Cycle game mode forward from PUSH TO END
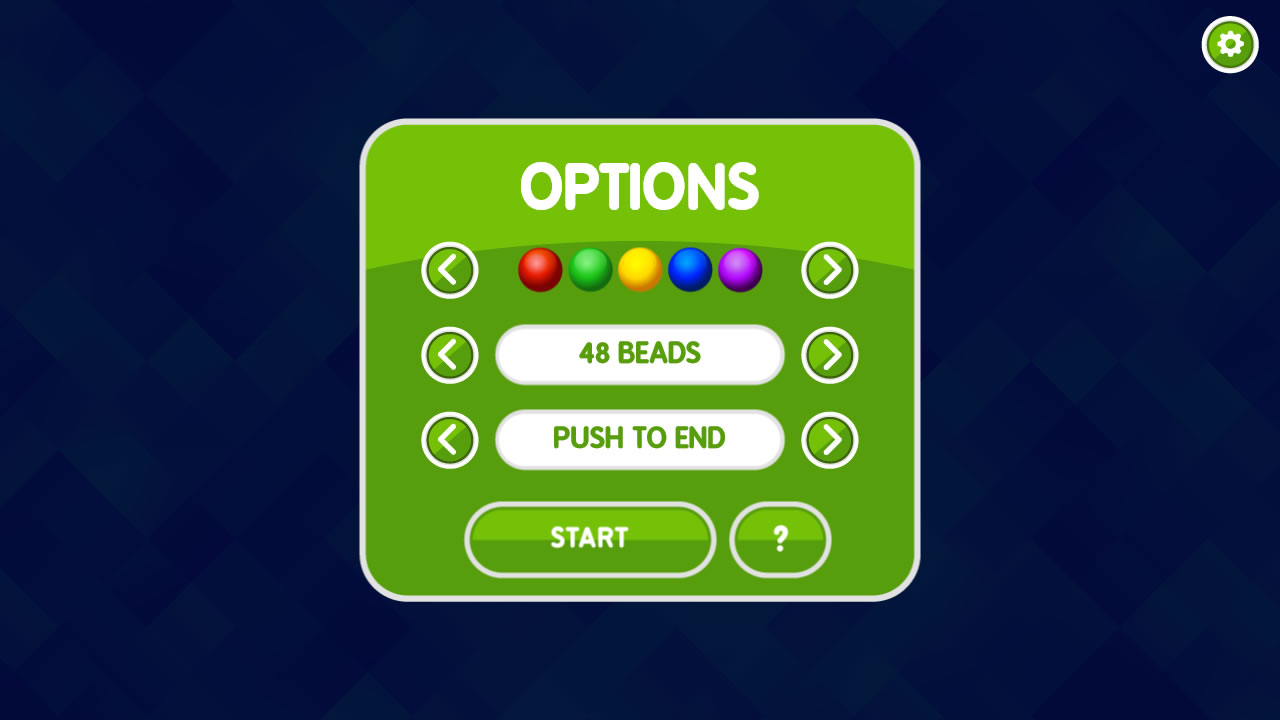Viewport: 1280px width, 720px height. (x=829, y=440)
